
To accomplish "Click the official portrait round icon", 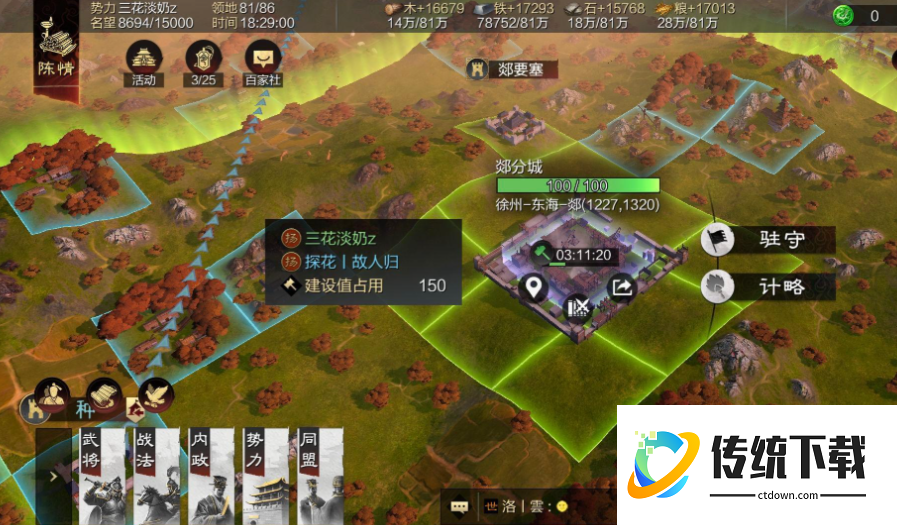I will [51, 393].
